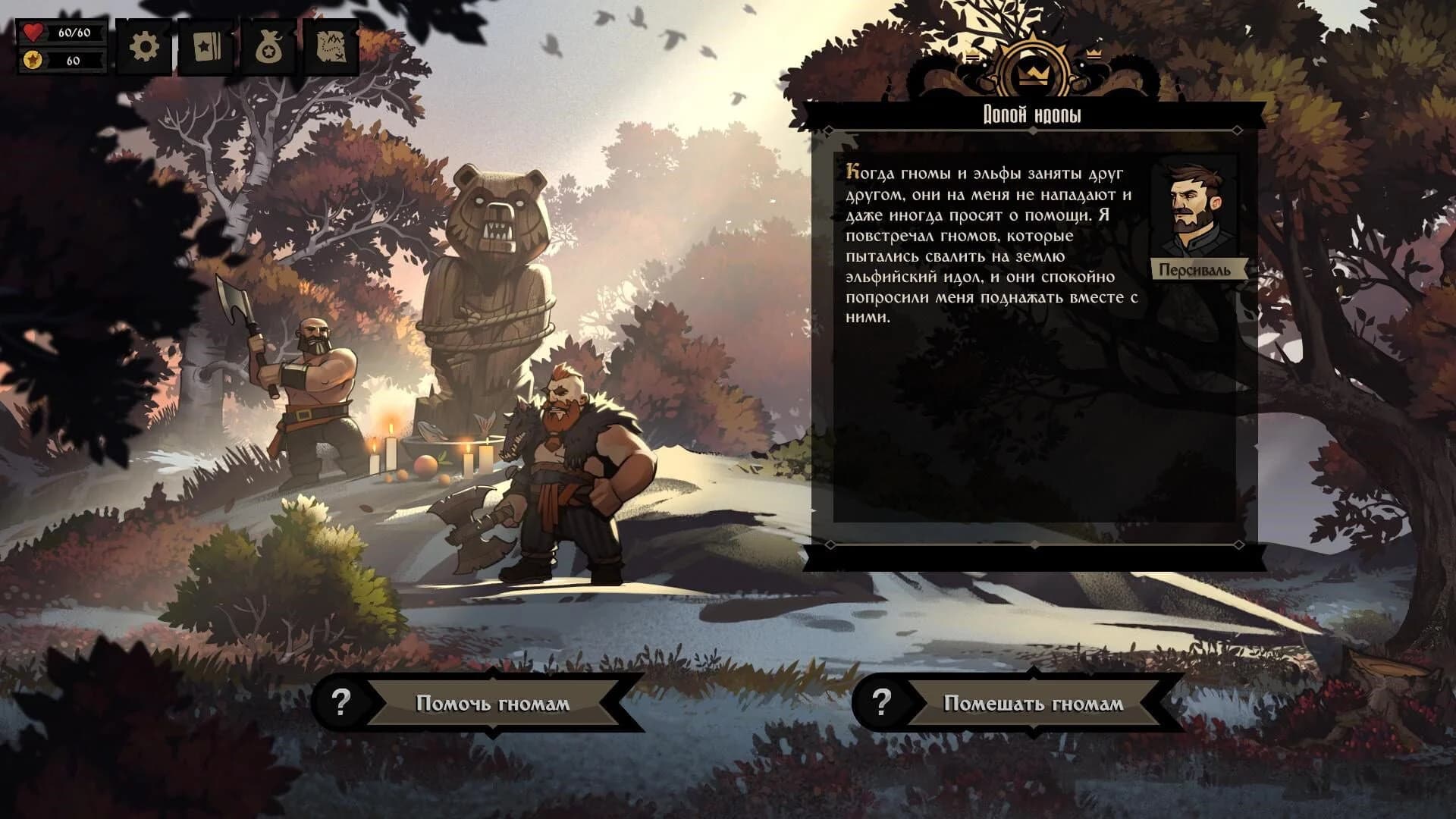Click the question mark beside Помешать гномам

881,703
